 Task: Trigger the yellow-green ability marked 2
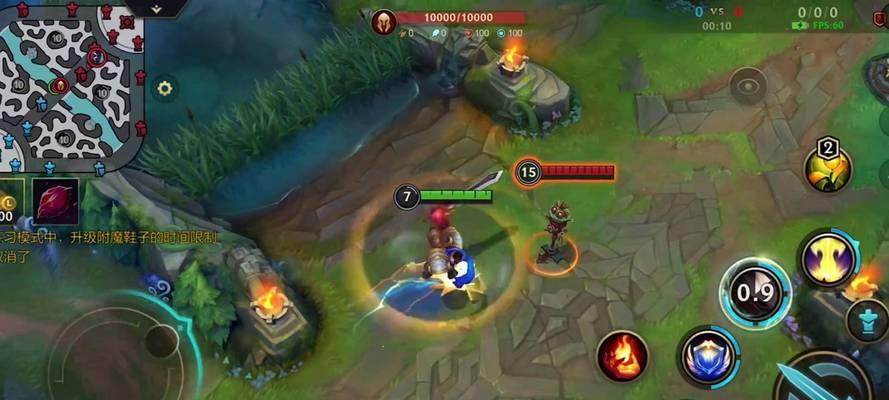point(828,169)
